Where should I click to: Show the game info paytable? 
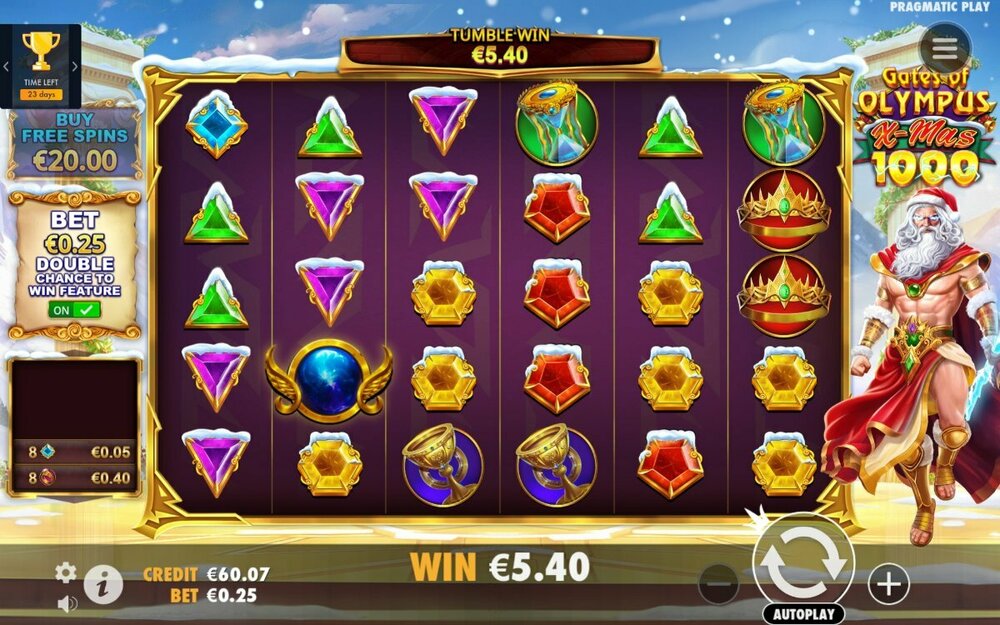pos(103,584)
